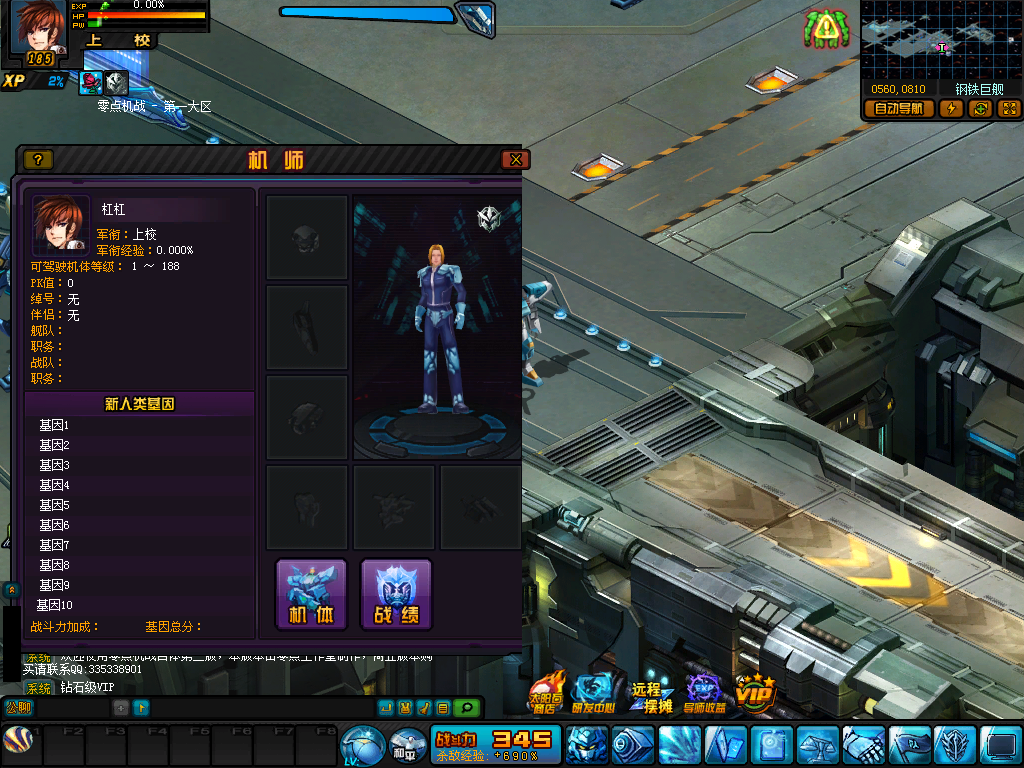This screenshot has height=768, width=1024.
Task: Click the minimap of 钢铁巨舰
Action: [940, 40]
